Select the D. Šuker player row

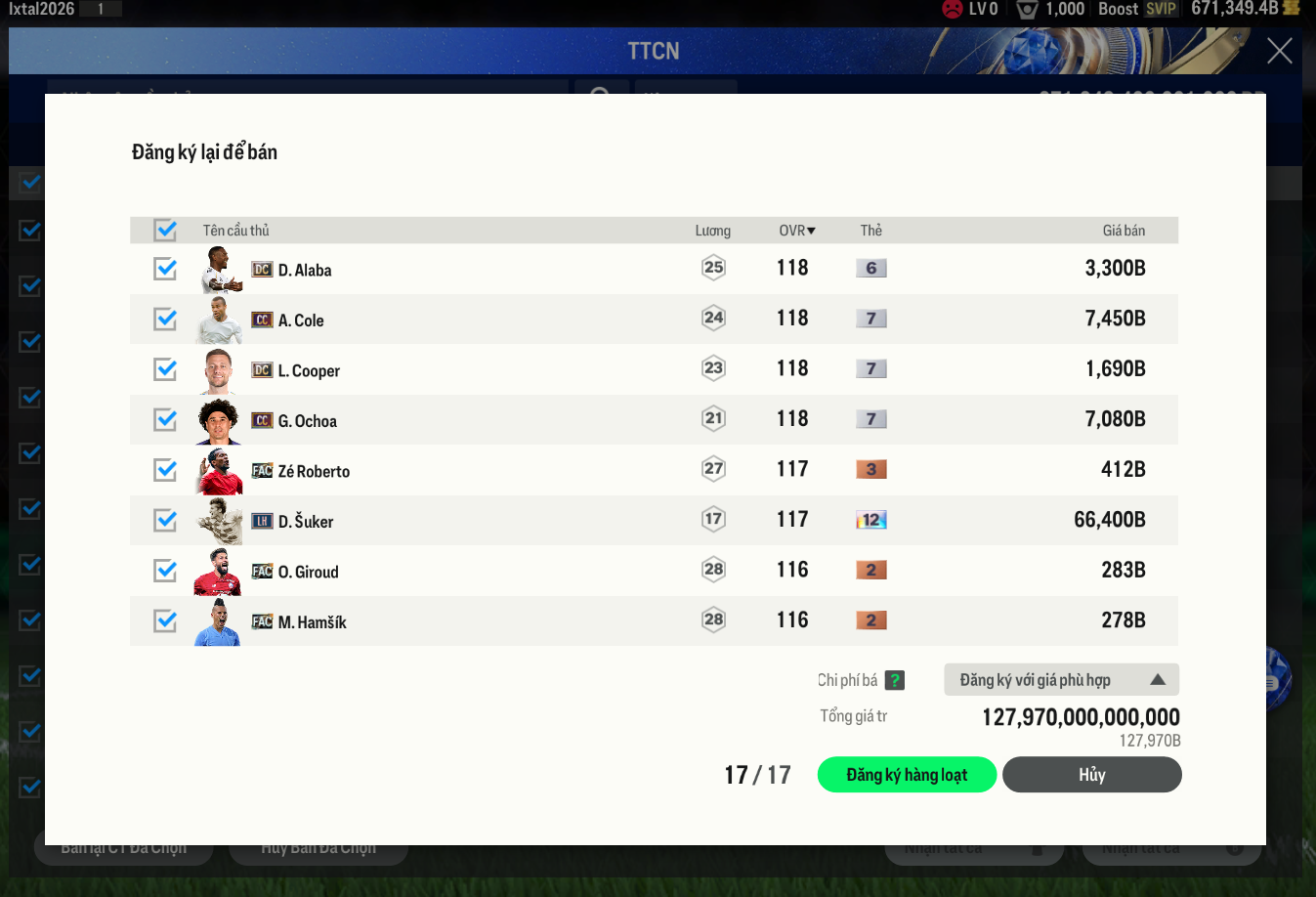click(488, 521)
